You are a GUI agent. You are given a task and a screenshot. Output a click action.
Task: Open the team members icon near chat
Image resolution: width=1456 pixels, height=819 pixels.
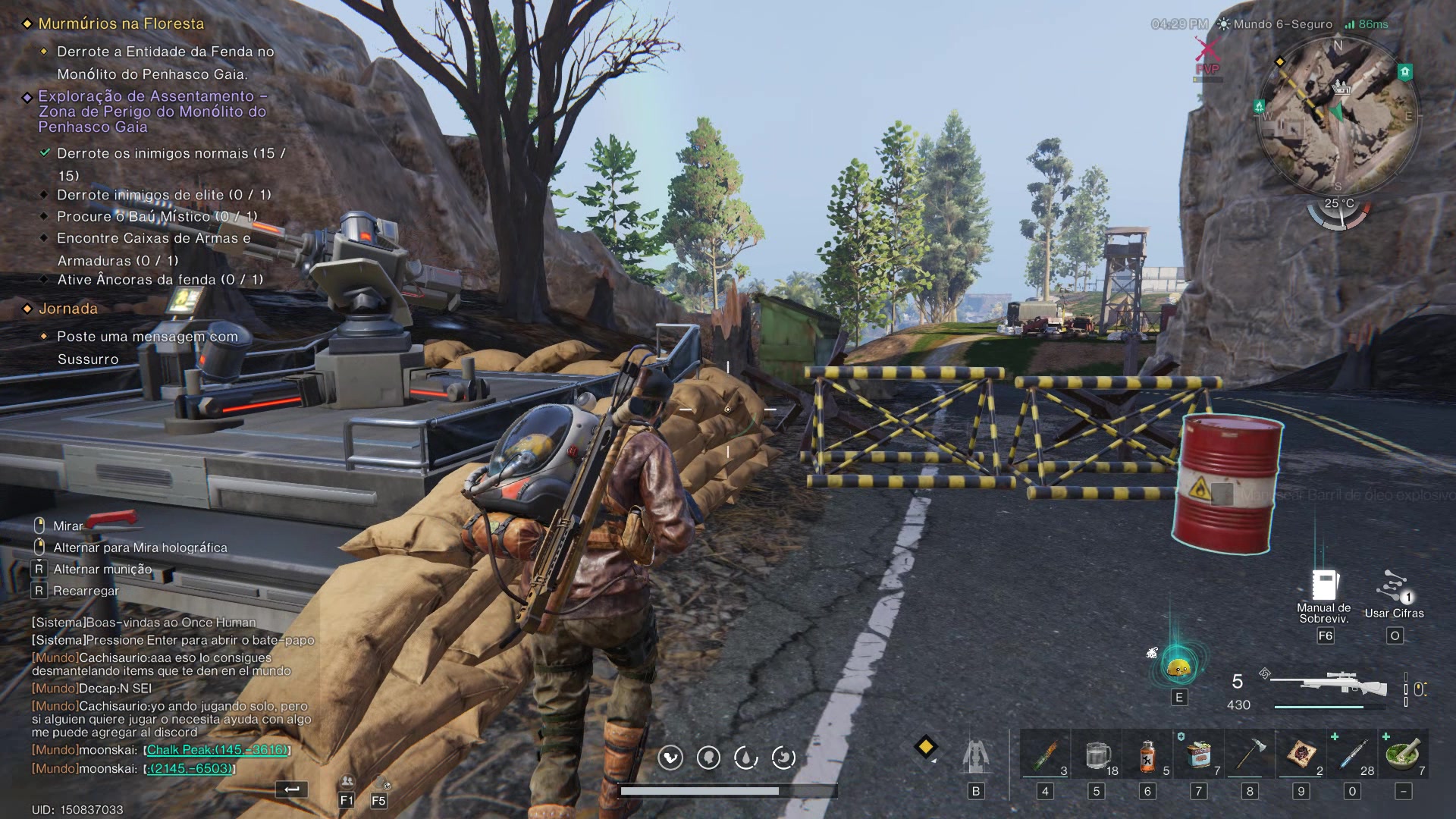[347, 782]
